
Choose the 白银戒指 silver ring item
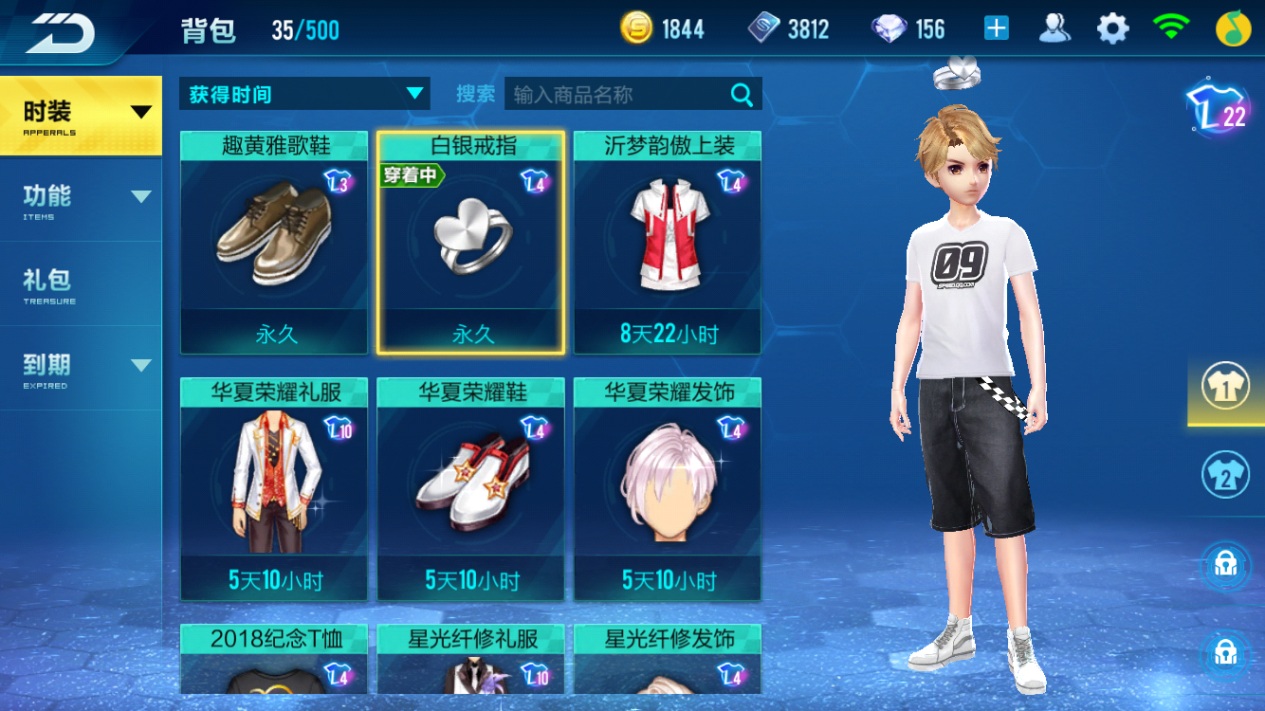471,243
